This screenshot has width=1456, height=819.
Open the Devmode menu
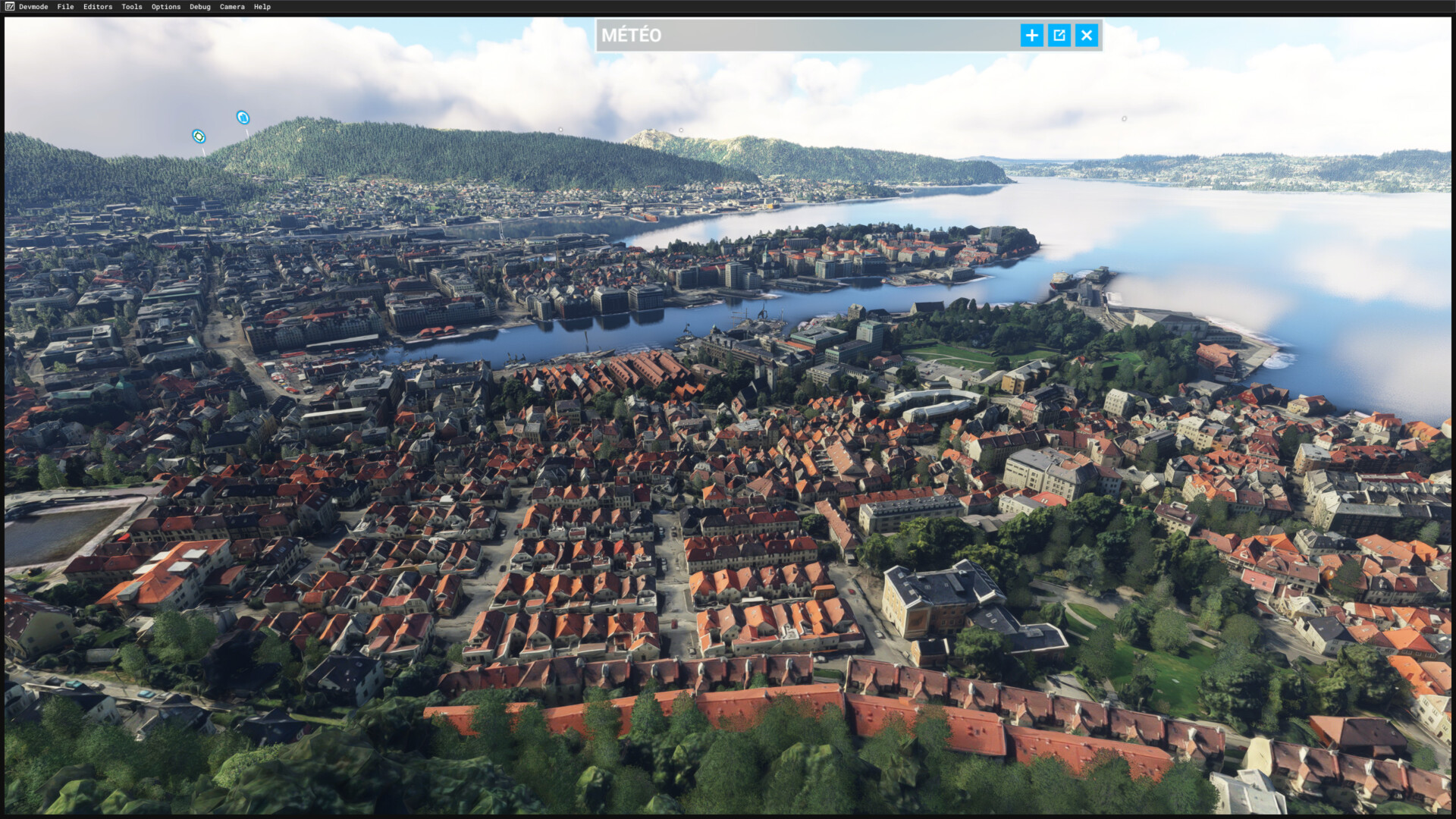pyautogui.click(x=33, y=7)
